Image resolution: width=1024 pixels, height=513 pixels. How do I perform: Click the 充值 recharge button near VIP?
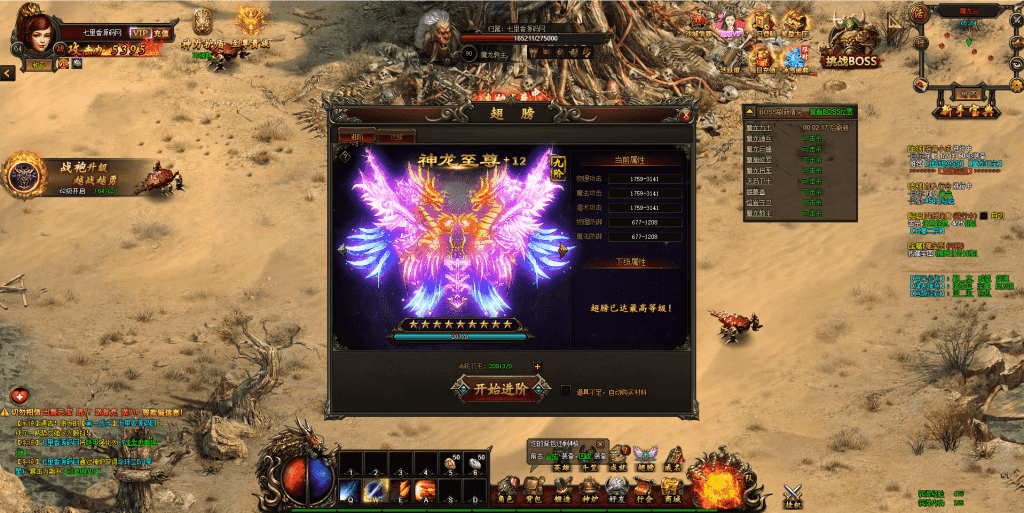(161, 33)
